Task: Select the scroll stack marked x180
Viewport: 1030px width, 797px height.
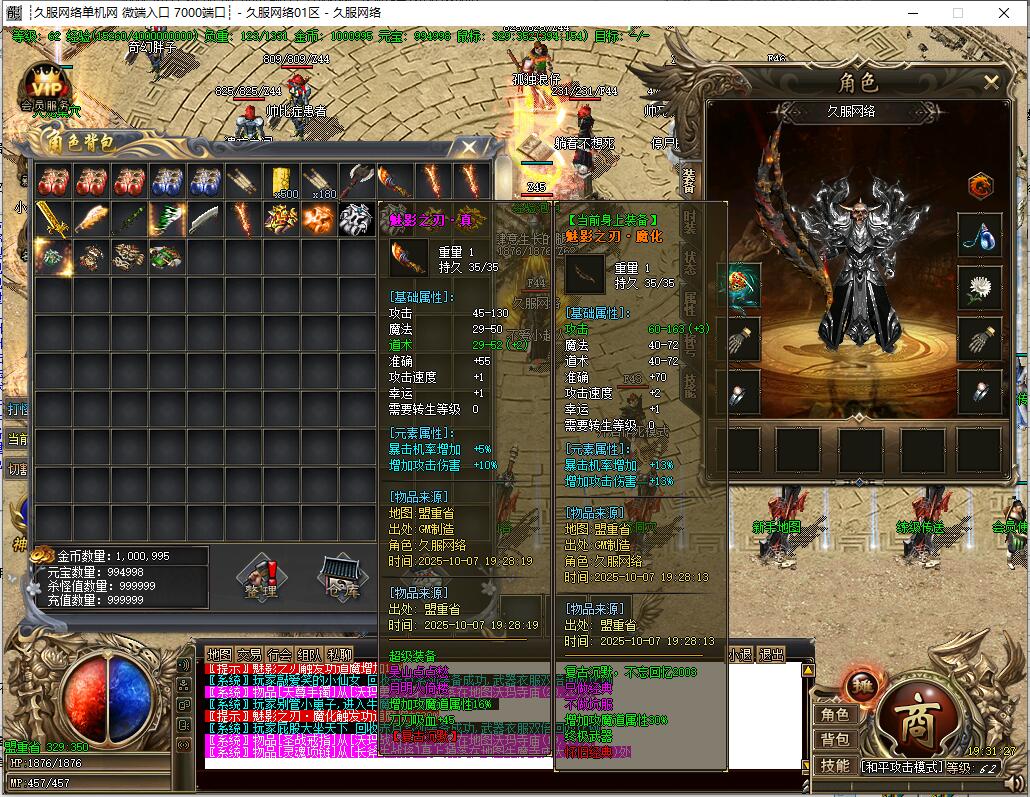Action: click(x=320, y=181)
